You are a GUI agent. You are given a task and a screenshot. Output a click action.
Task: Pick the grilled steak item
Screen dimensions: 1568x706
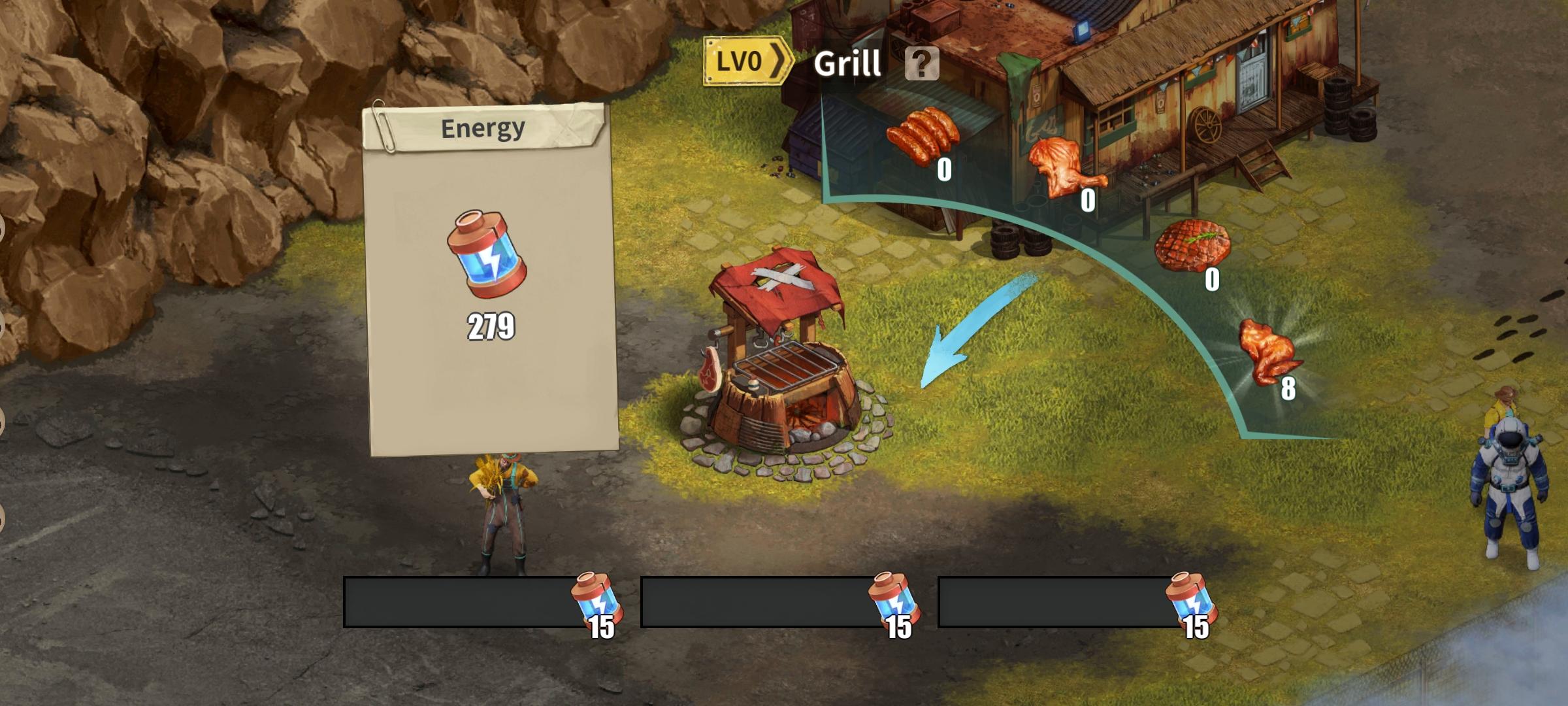click(1192, 244)
